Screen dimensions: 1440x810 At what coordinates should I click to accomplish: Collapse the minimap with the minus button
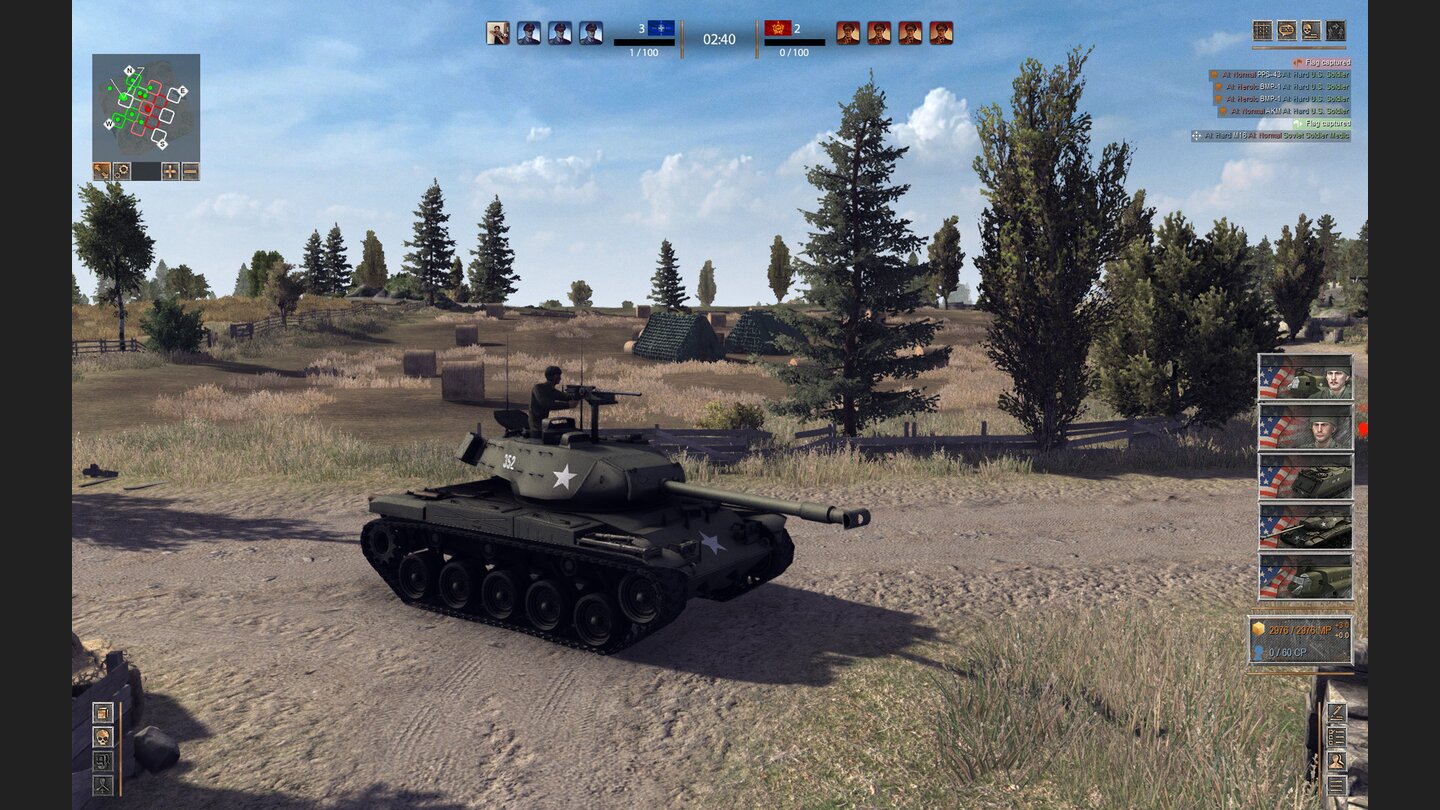[191, 171]
